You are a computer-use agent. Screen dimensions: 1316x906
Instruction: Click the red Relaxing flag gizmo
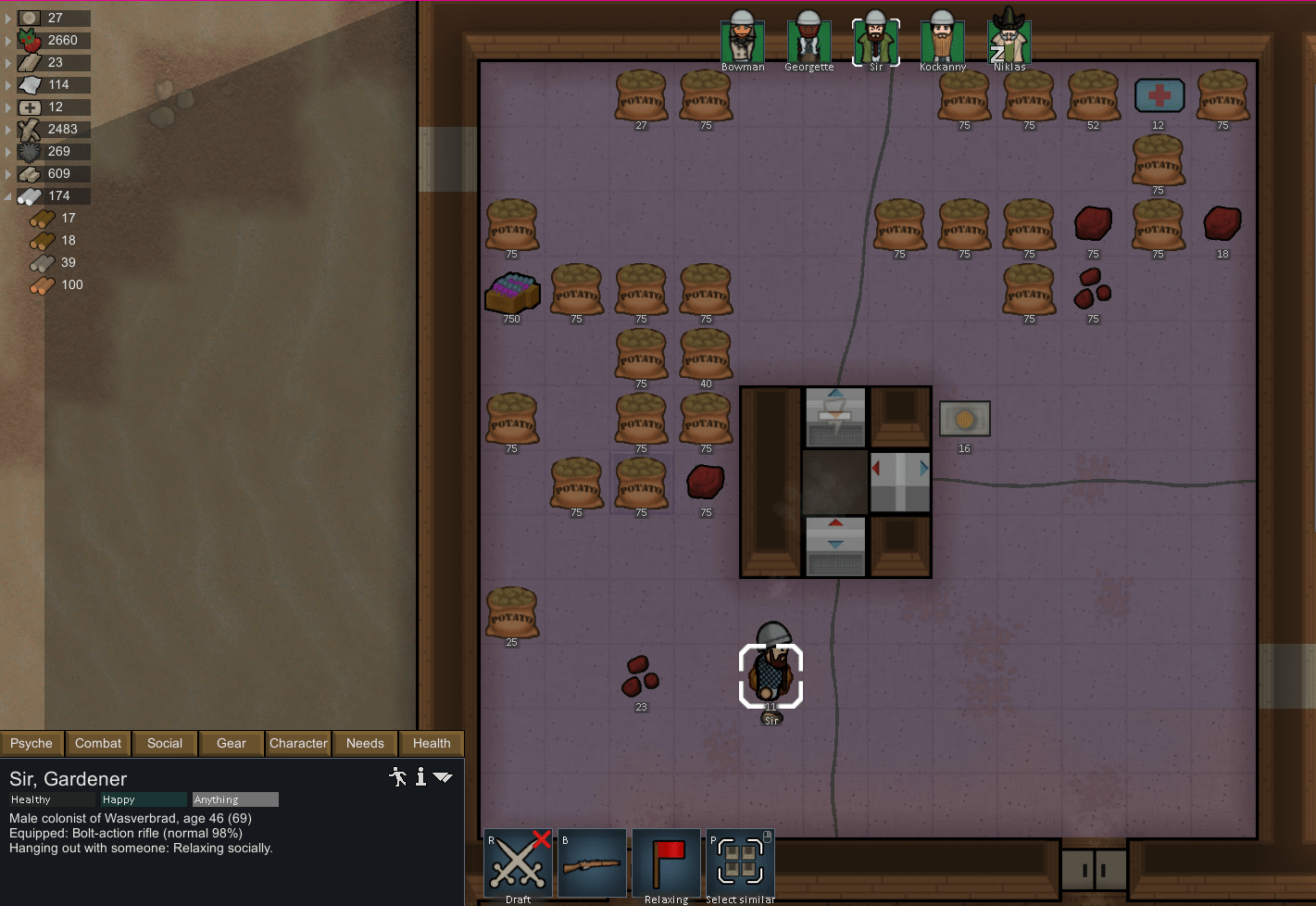[x=666, y=863]
